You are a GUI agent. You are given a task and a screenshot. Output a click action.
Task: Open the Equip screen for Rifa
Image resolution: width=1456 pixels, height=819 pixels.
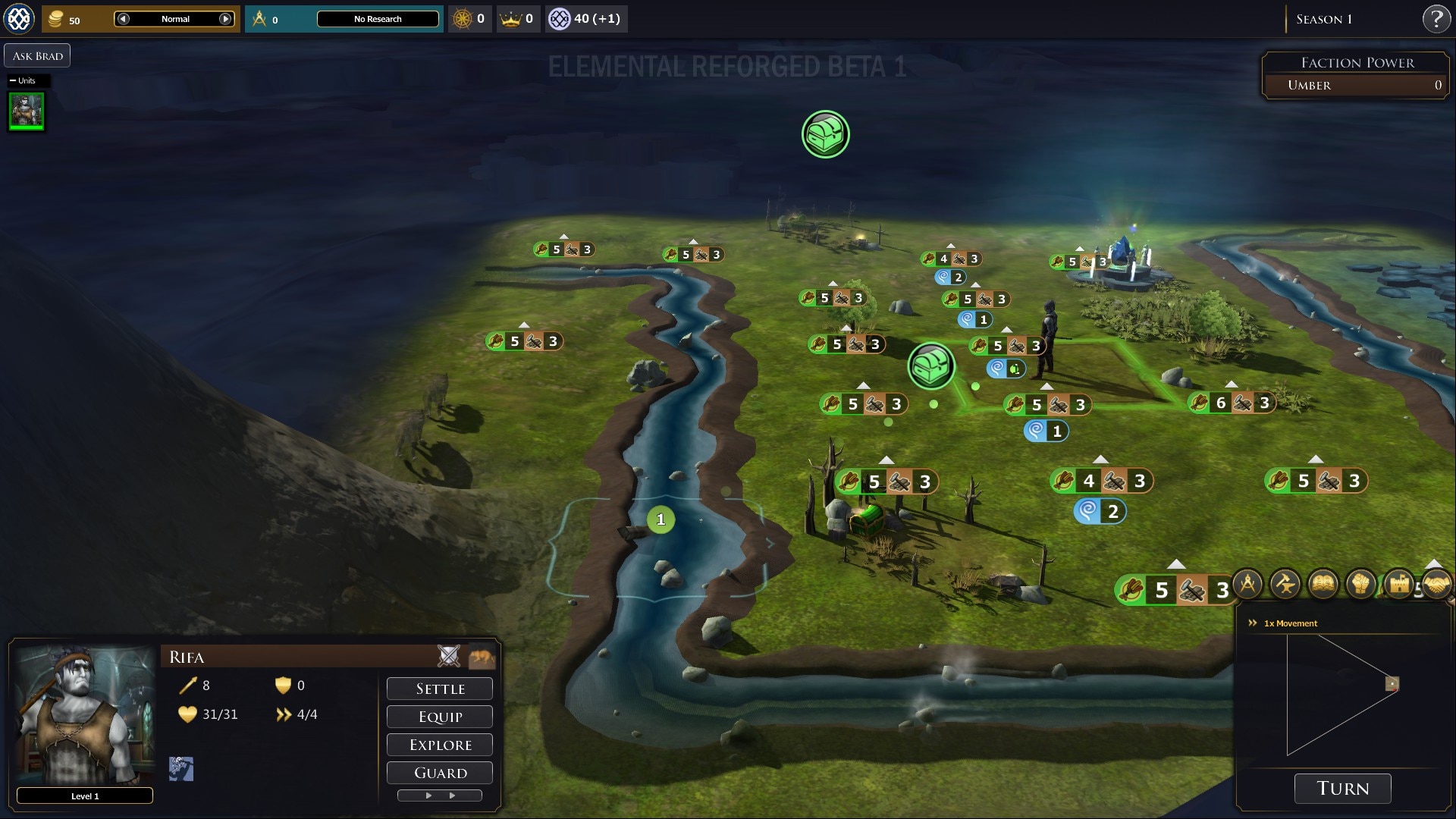[x=440, y=717]
